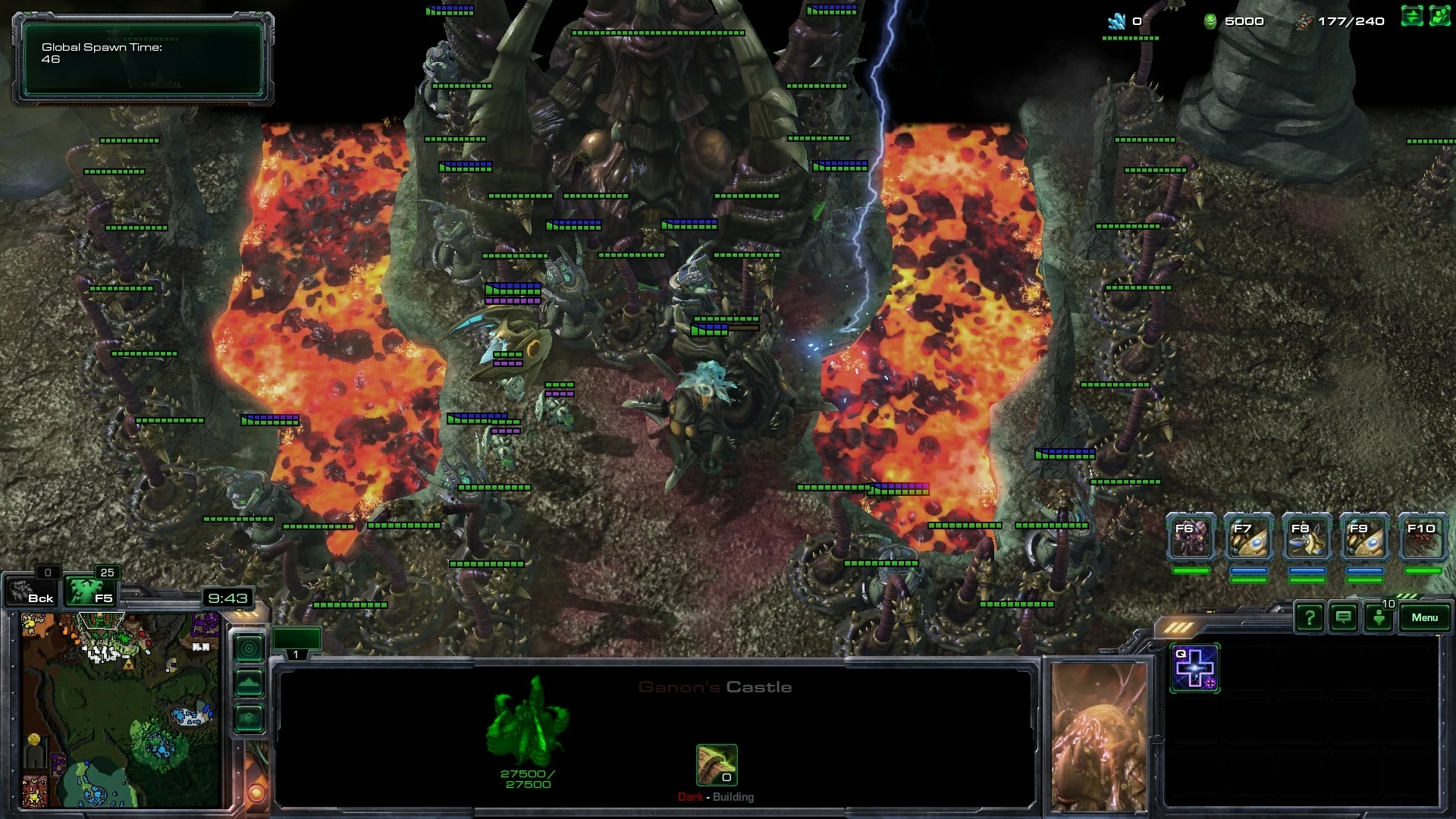
Task: Click the idle units icon showing 10
Action: tap(1378, 618)
